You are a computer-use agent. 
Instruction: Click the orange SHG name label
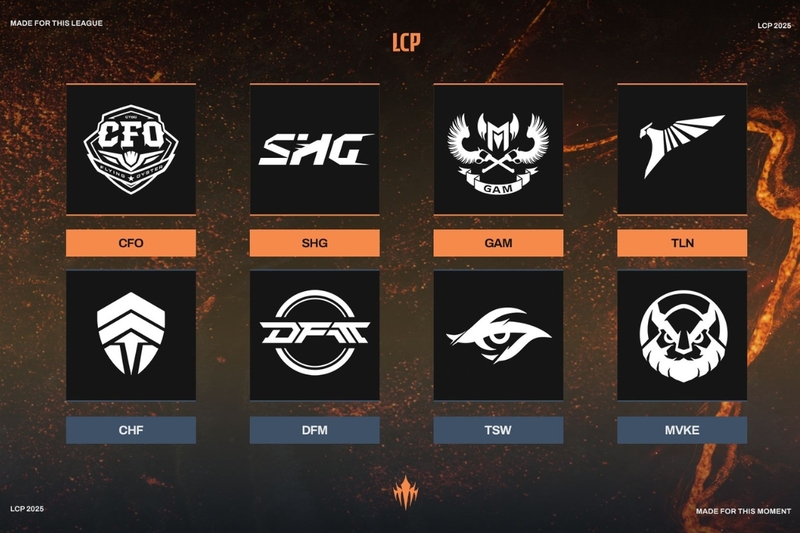[315, 243]
